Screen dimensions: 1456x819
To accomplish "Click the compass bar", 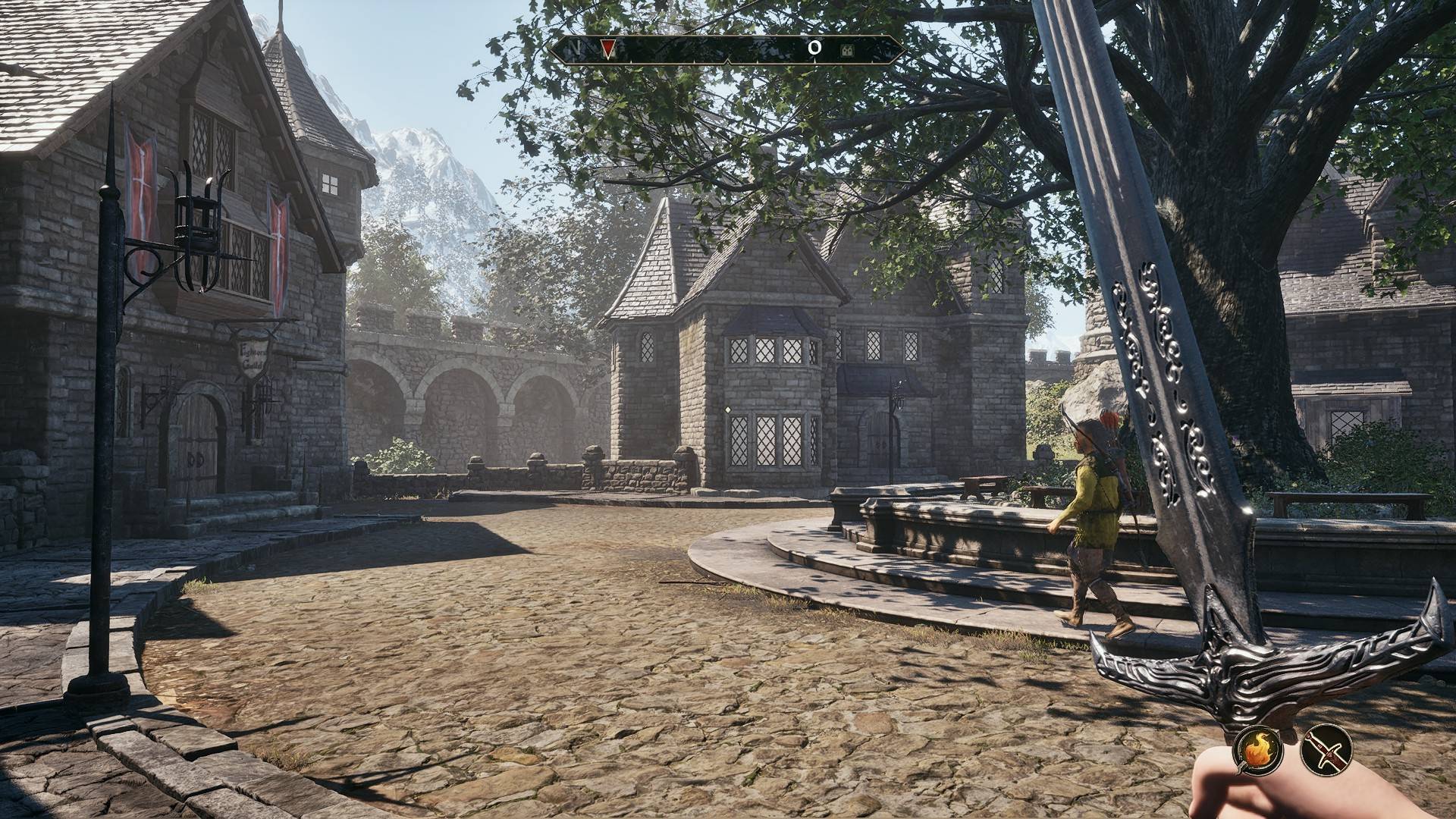I will [x=726, y=50].
